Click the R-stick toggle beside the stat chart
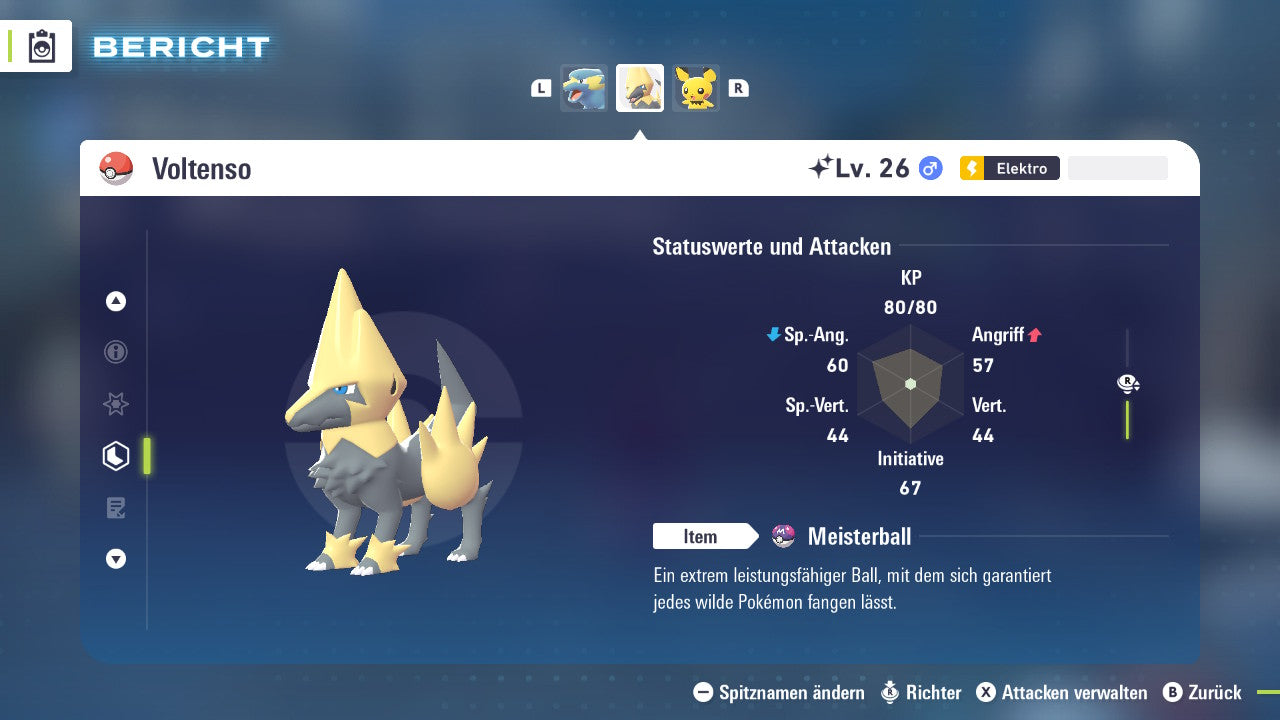The height and width of the screenshot is (720, 1280). [1127, 383]
